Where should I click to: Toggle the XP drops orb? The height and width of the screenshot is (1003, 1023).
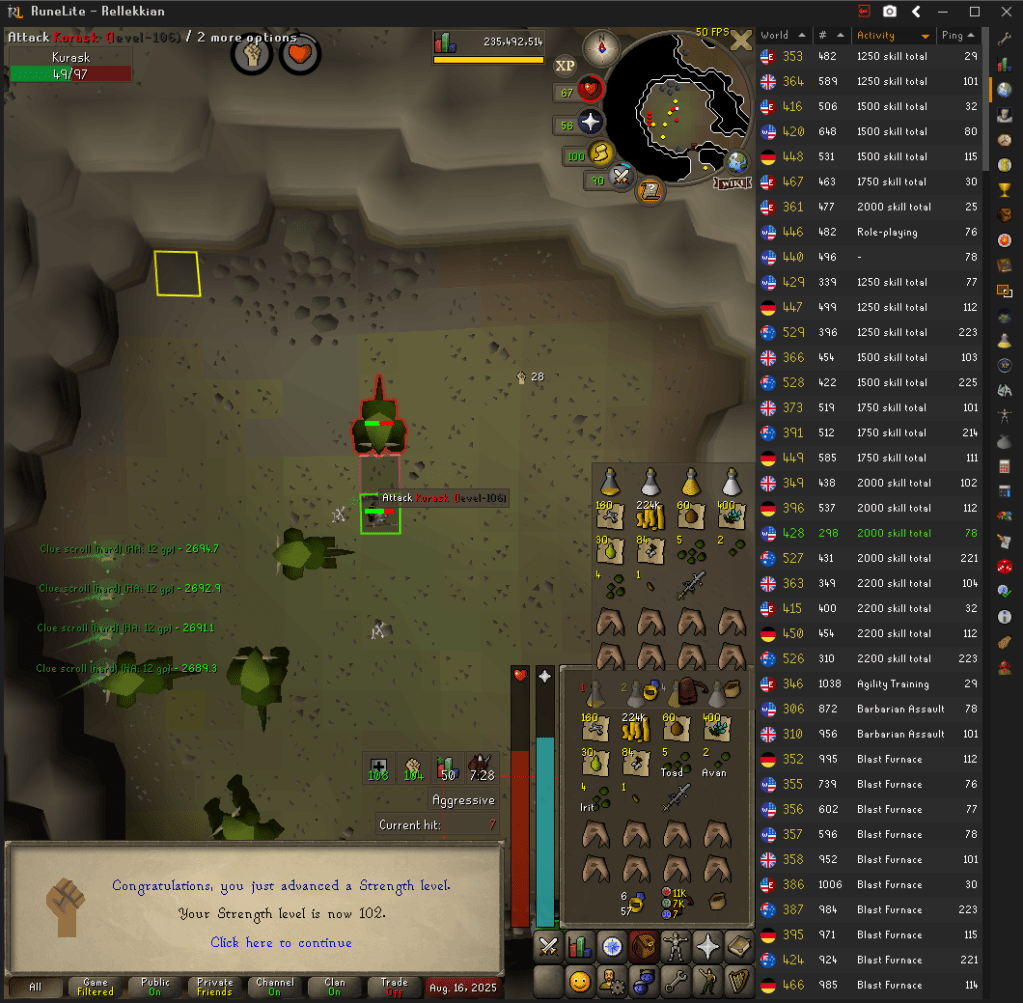565,66
